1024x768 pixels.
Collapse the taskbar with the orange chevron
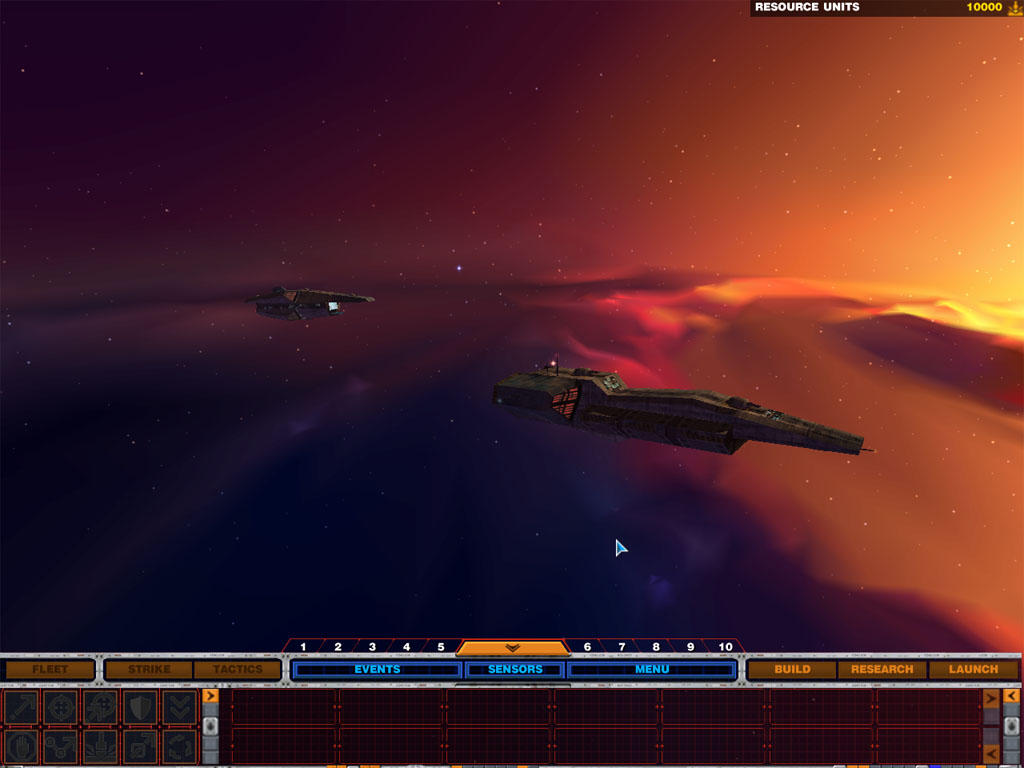[x=512, y=648]
